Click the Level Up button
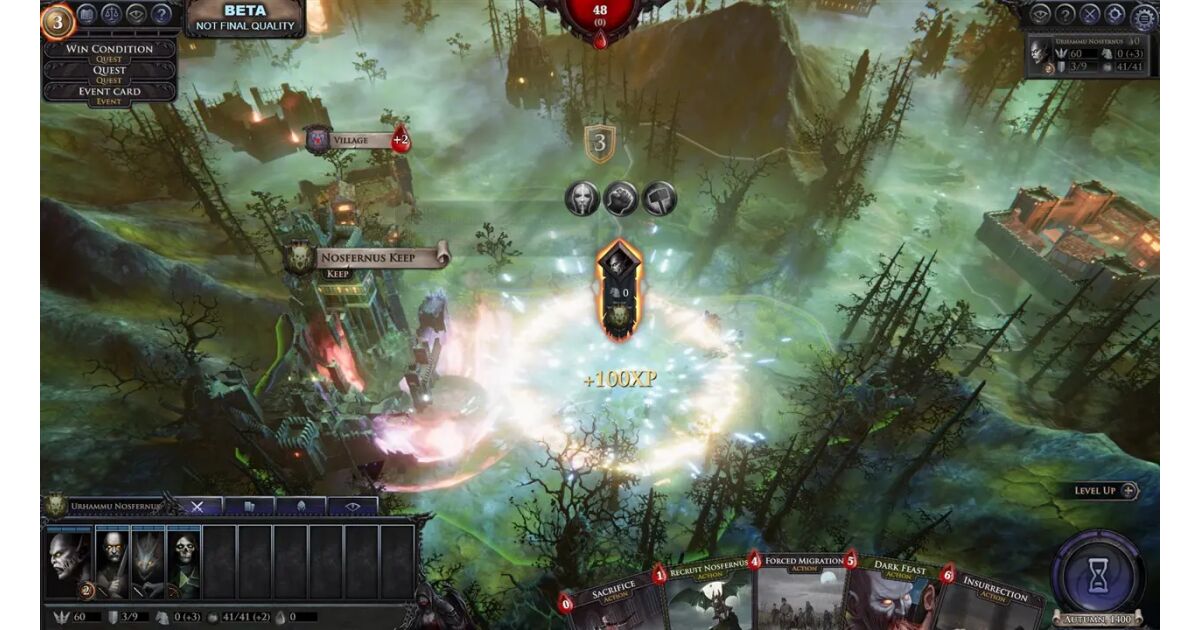 coord(1106,491)
